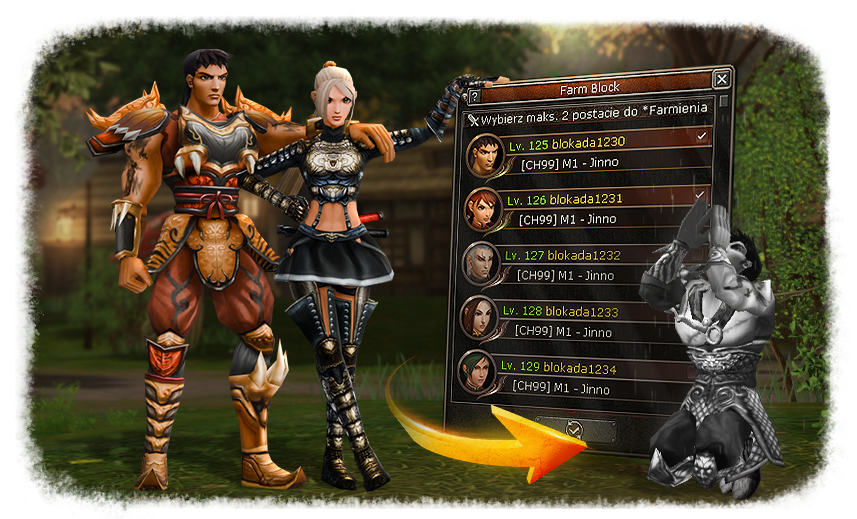Confirm selection with the bottom checkmark button
This screenshot has width=857, height=519.
point(574,429)
